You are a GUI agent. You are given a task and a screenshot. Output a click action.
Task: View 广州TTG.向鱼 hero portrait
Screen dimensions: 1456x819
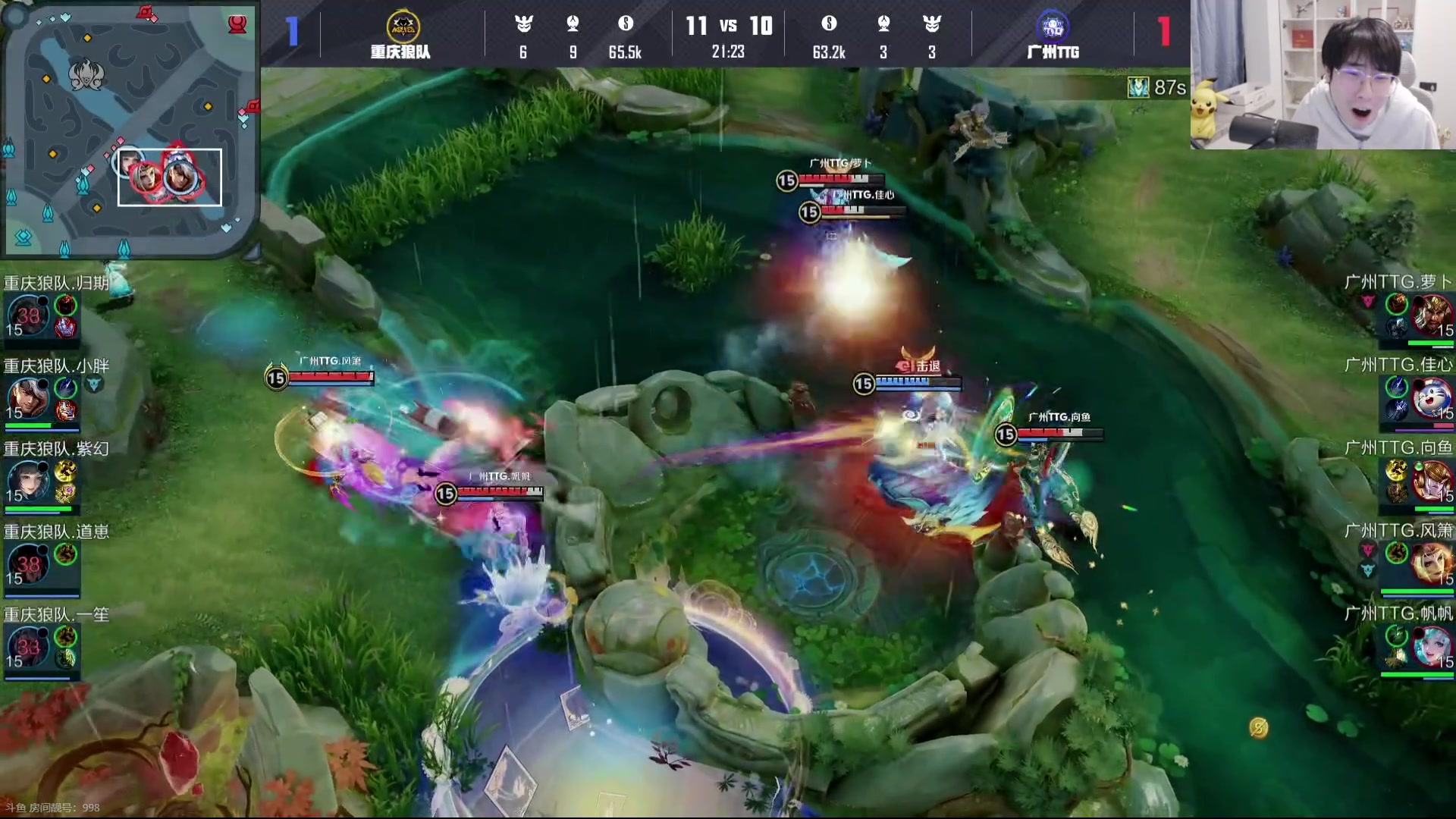pos(1432,481)
